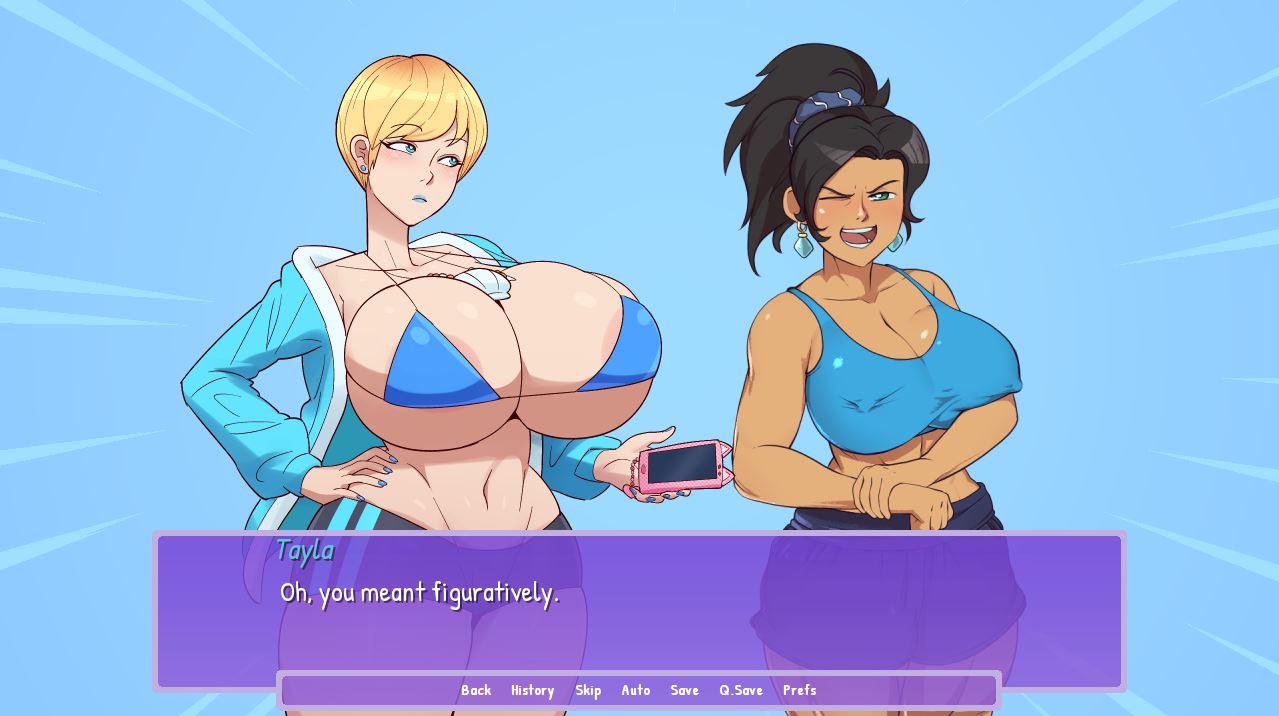Quick save with Q.Save
1279x716 pixels.
741,690
